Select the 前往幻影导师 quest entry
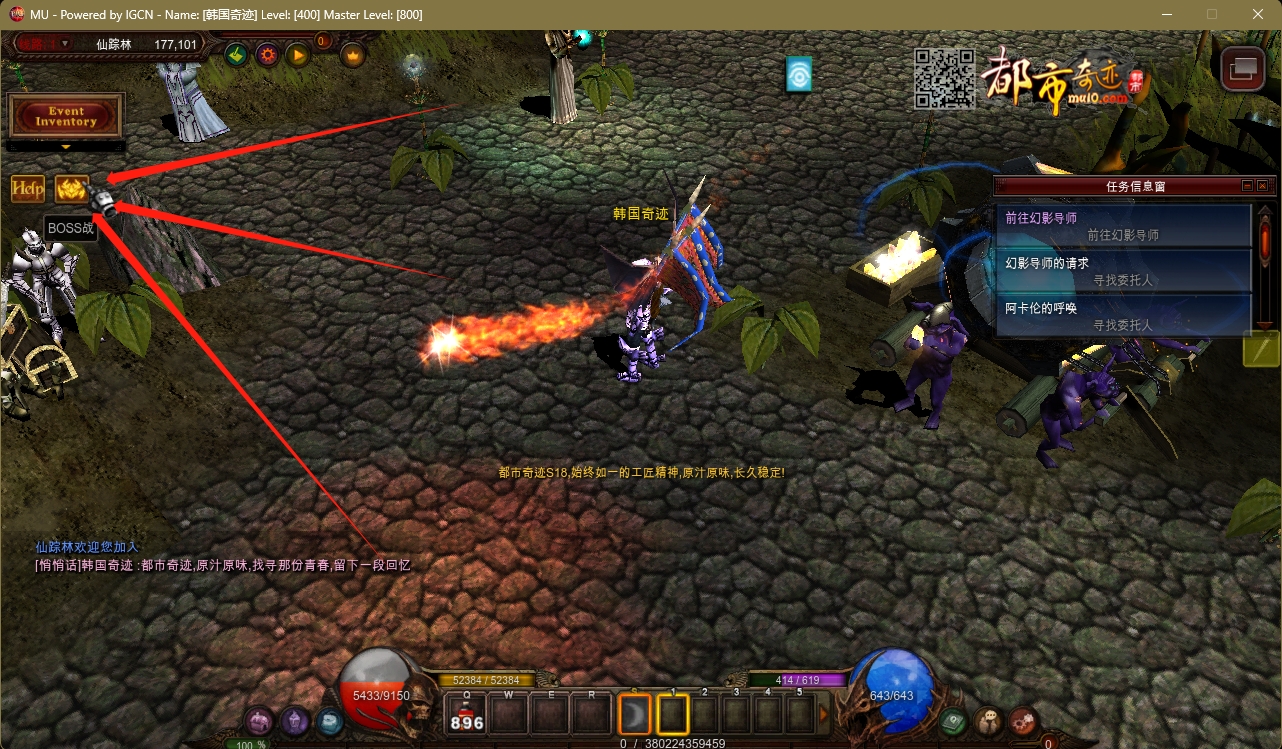1282x749 pixels. click(1124, 226)
